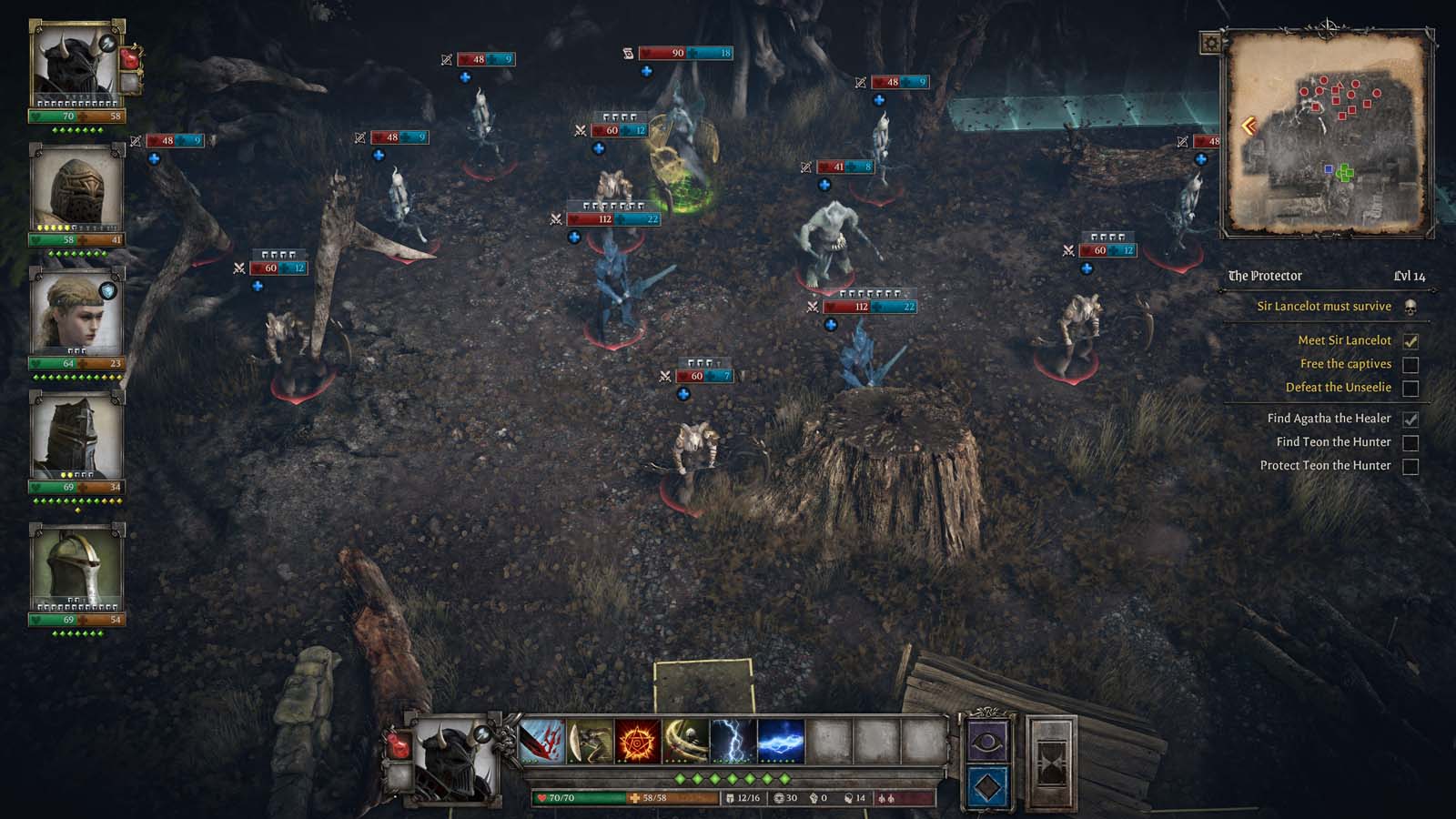Cast the lightning bolt spell

click(733, 741)
